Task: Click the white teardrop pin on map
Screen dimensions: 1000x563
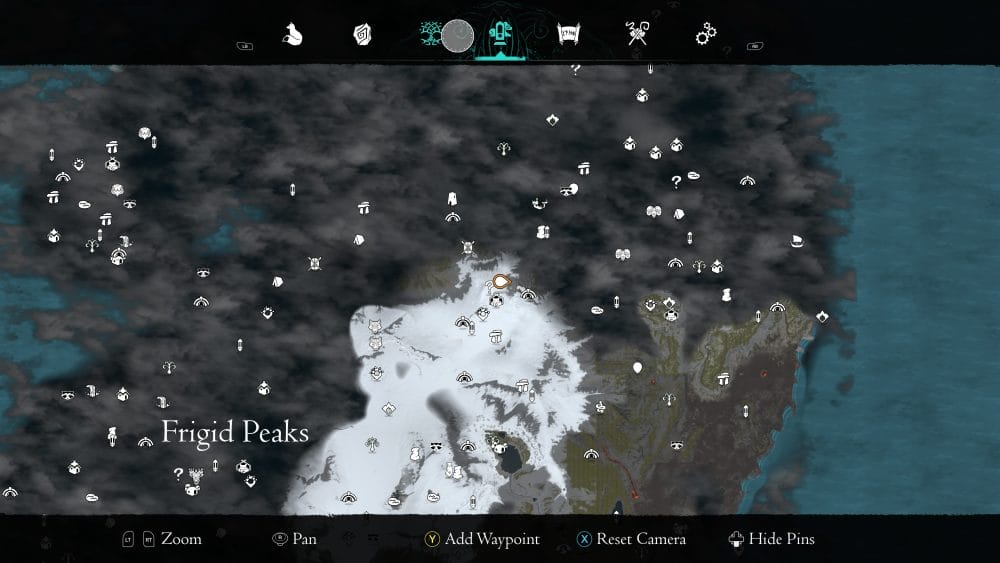Action: tap(637, 369)
